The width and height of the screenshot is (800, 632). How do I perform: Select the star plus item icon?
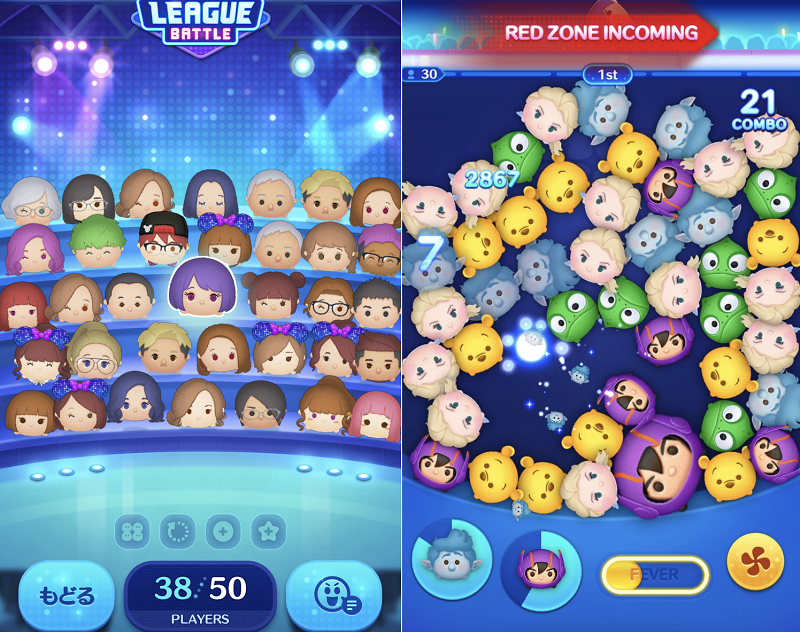pyautogui.click(x=268, y=531)
